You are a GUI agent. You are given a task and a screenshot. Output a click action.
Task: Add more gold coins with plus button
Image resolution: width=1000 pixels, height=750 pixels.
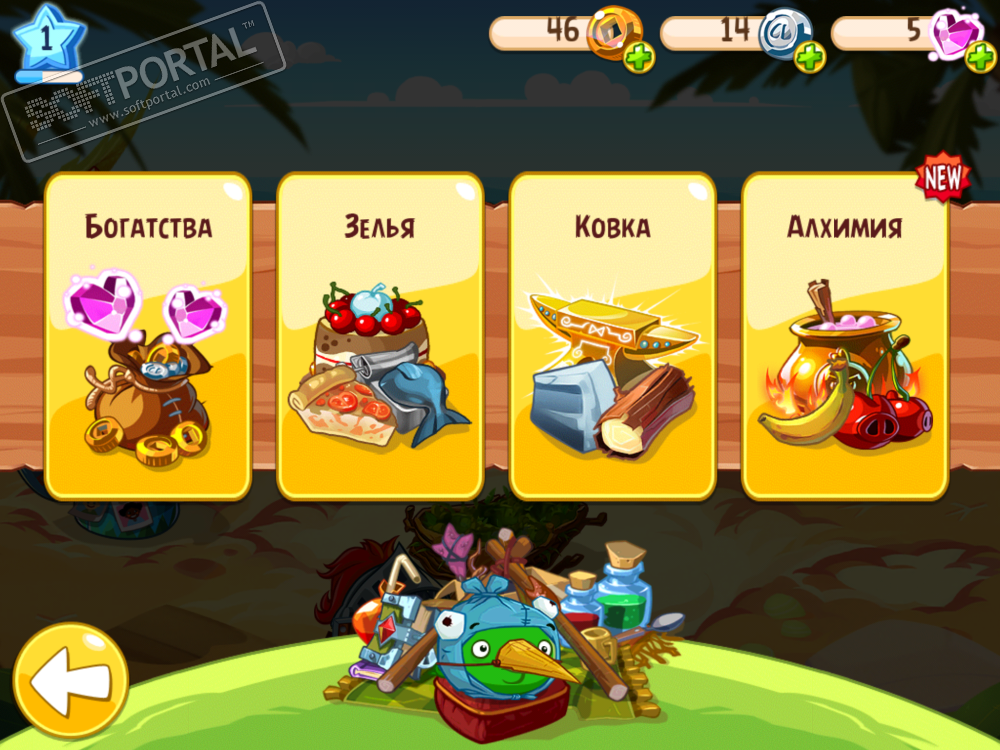click(x=640, y=58)
